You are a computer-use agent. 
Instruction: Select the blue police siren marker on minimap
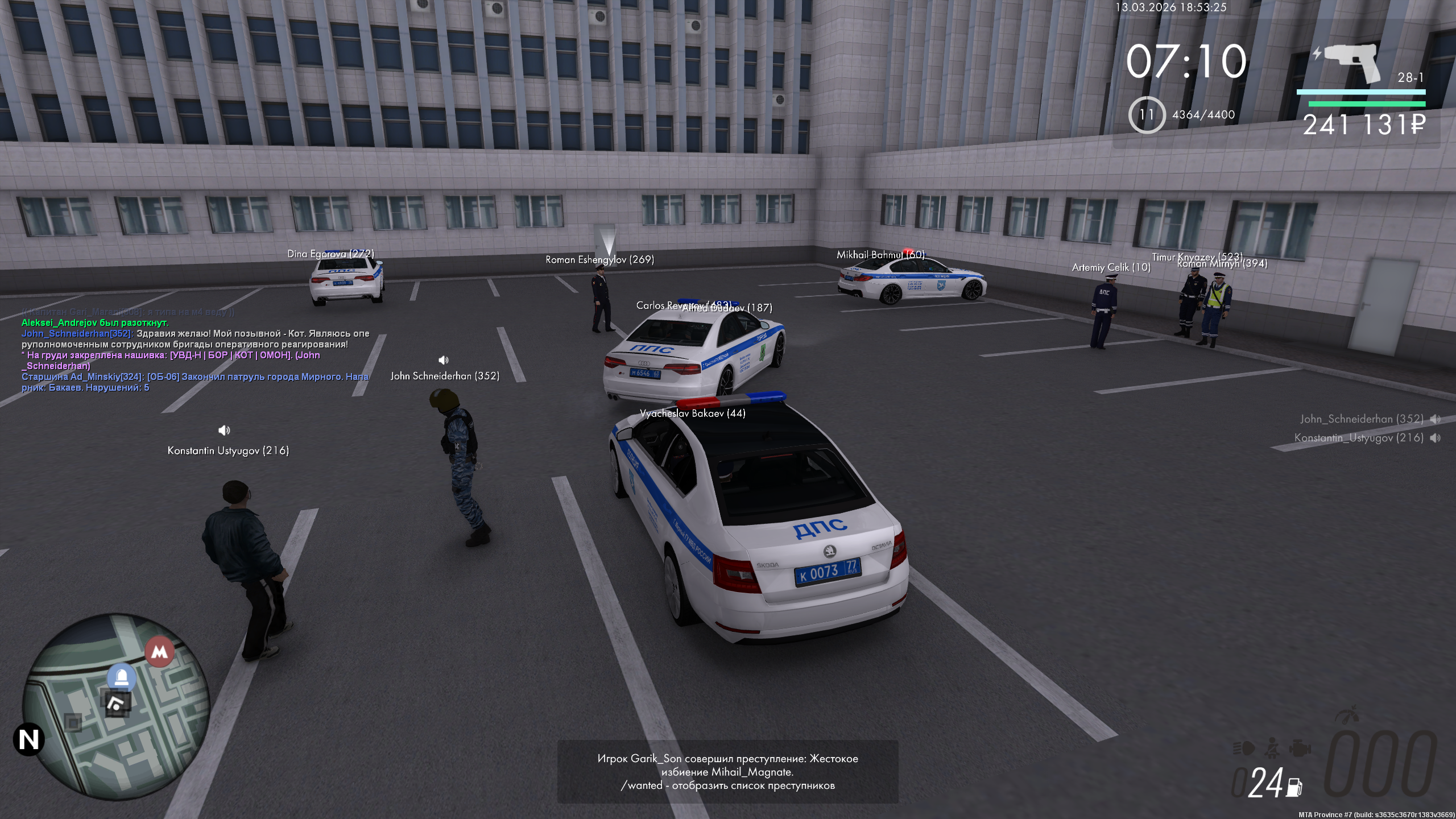[122, 676]
